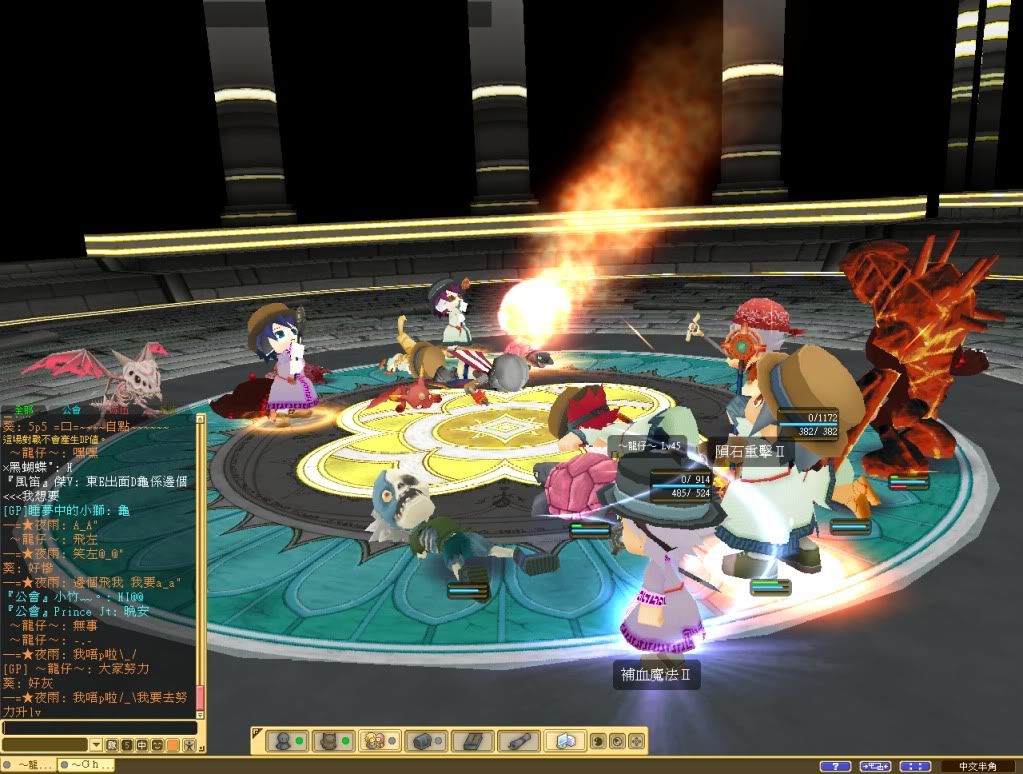Click the 中 chat input button
The width and height of the screenshot is (1023, 774).
(x=142, y=745)
